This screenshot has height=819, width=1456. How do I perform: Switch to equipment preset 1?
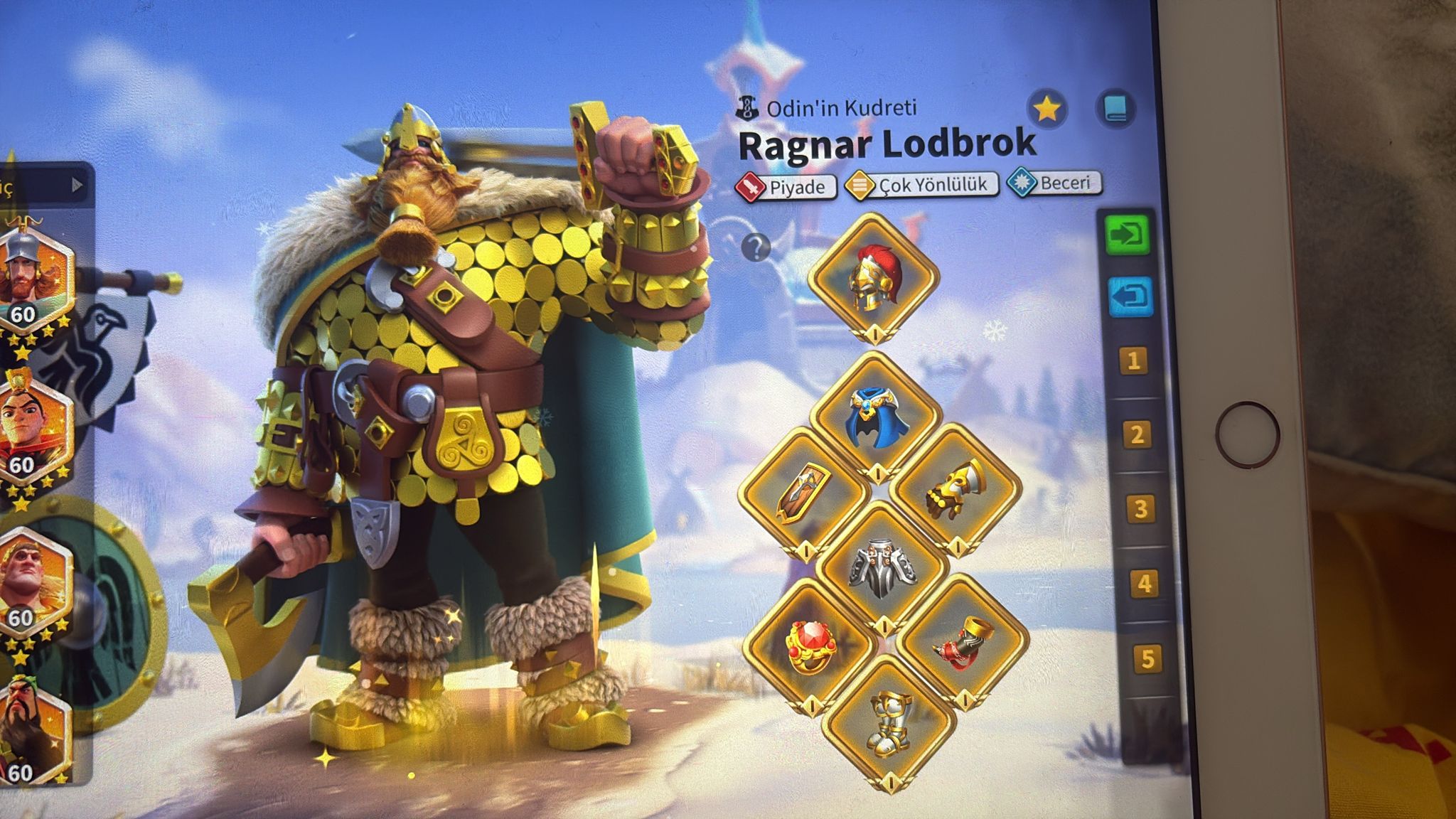pos(1134,361)
